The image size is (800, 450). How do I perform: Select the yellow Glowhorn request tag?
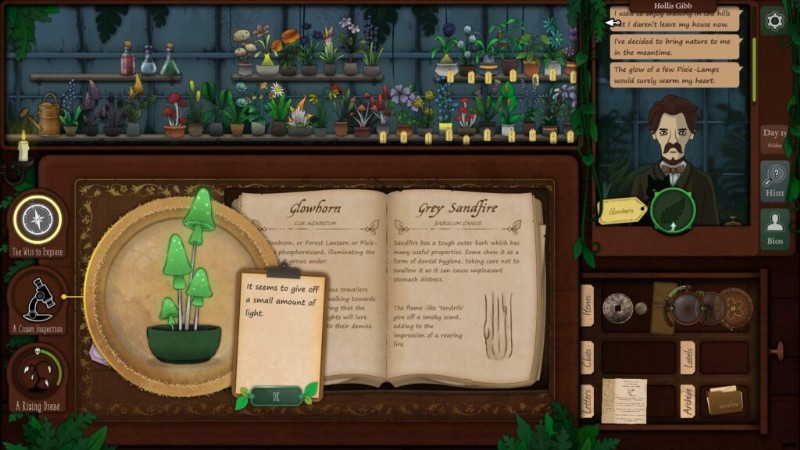(620, 210)
